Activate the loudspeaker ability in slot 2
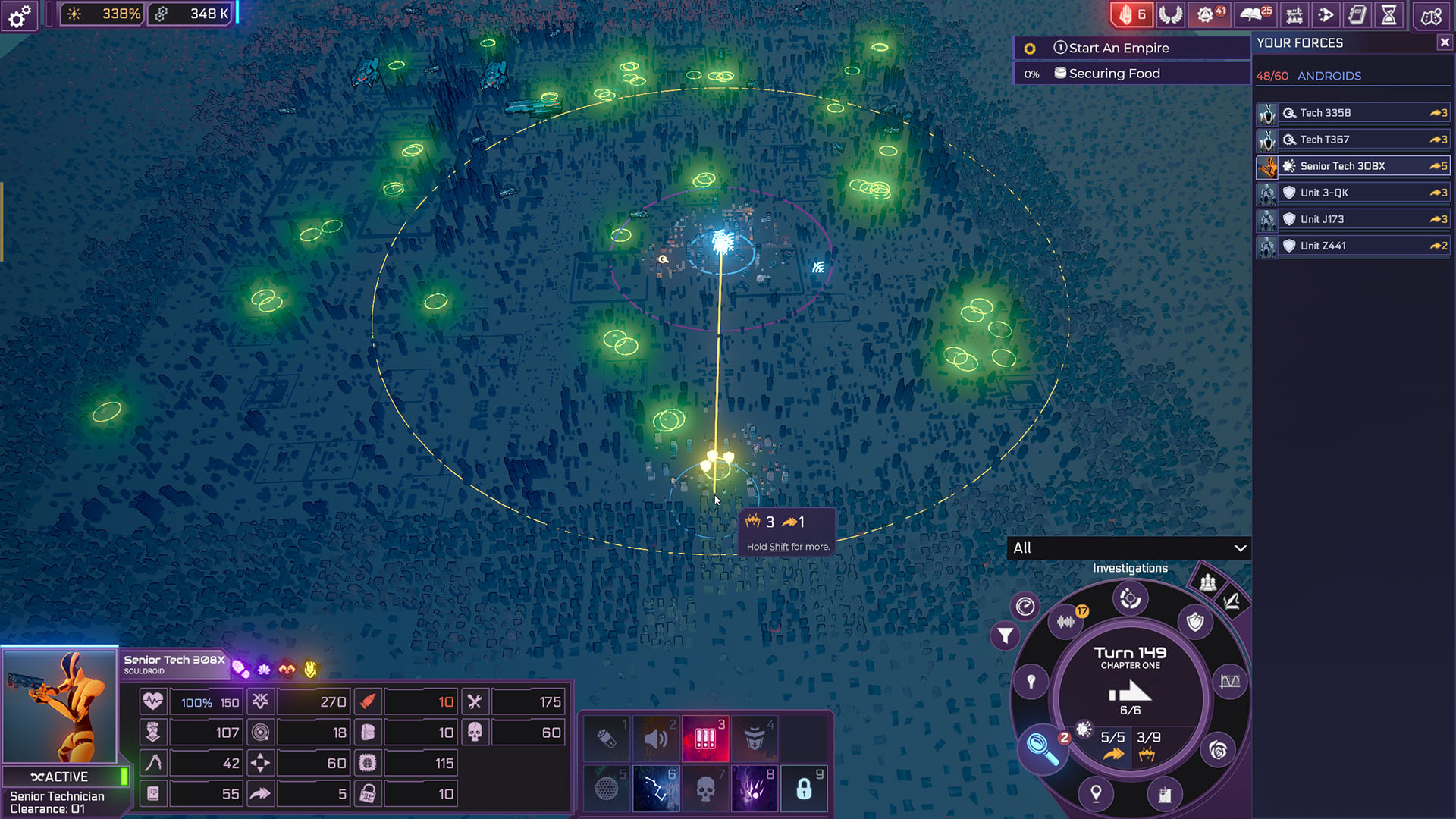Image resolution: width=1456 pixels, height=819 pixels. (x=655, y=736)
